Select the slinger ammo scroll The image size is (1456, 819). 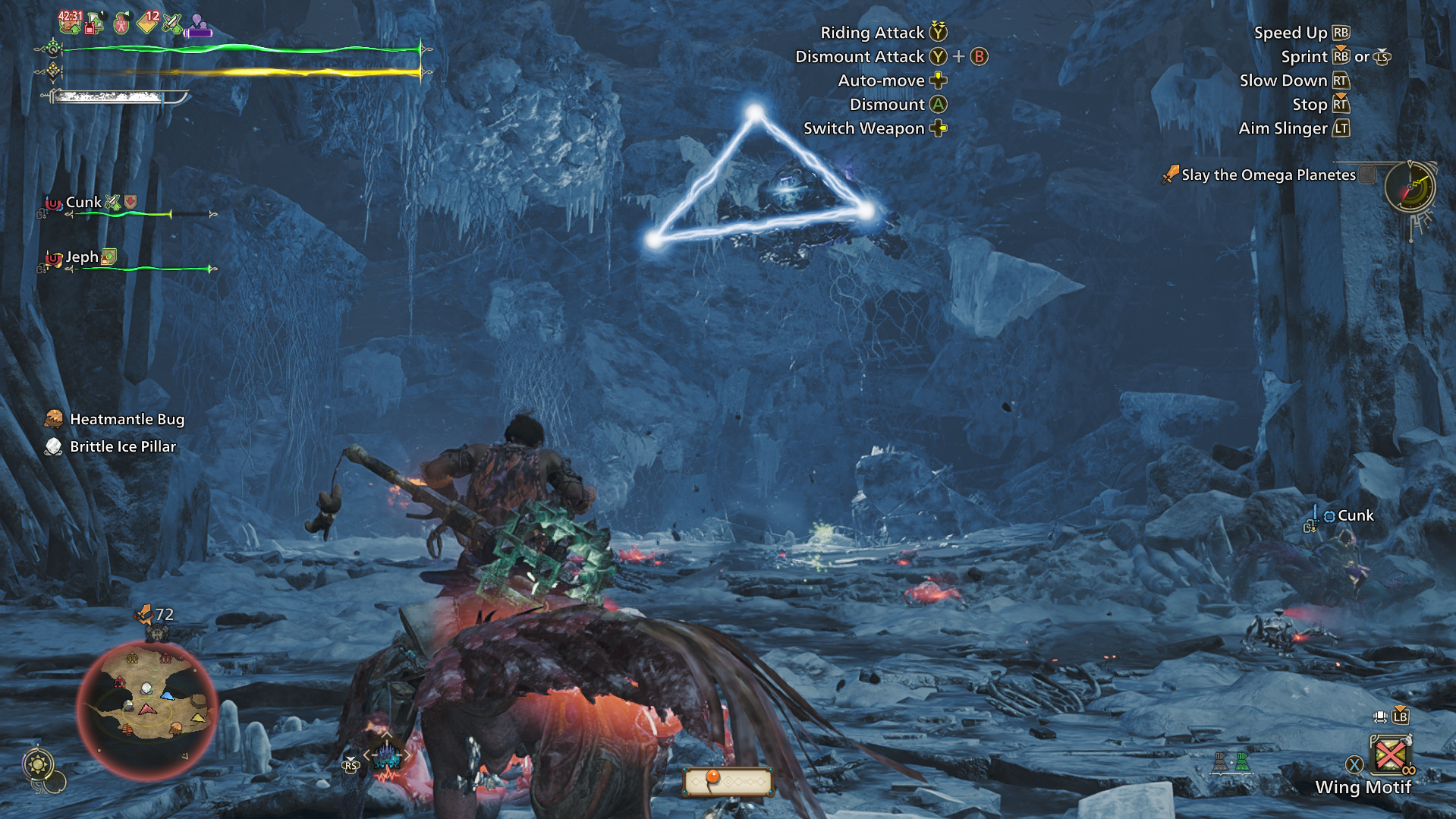[728, 781]
